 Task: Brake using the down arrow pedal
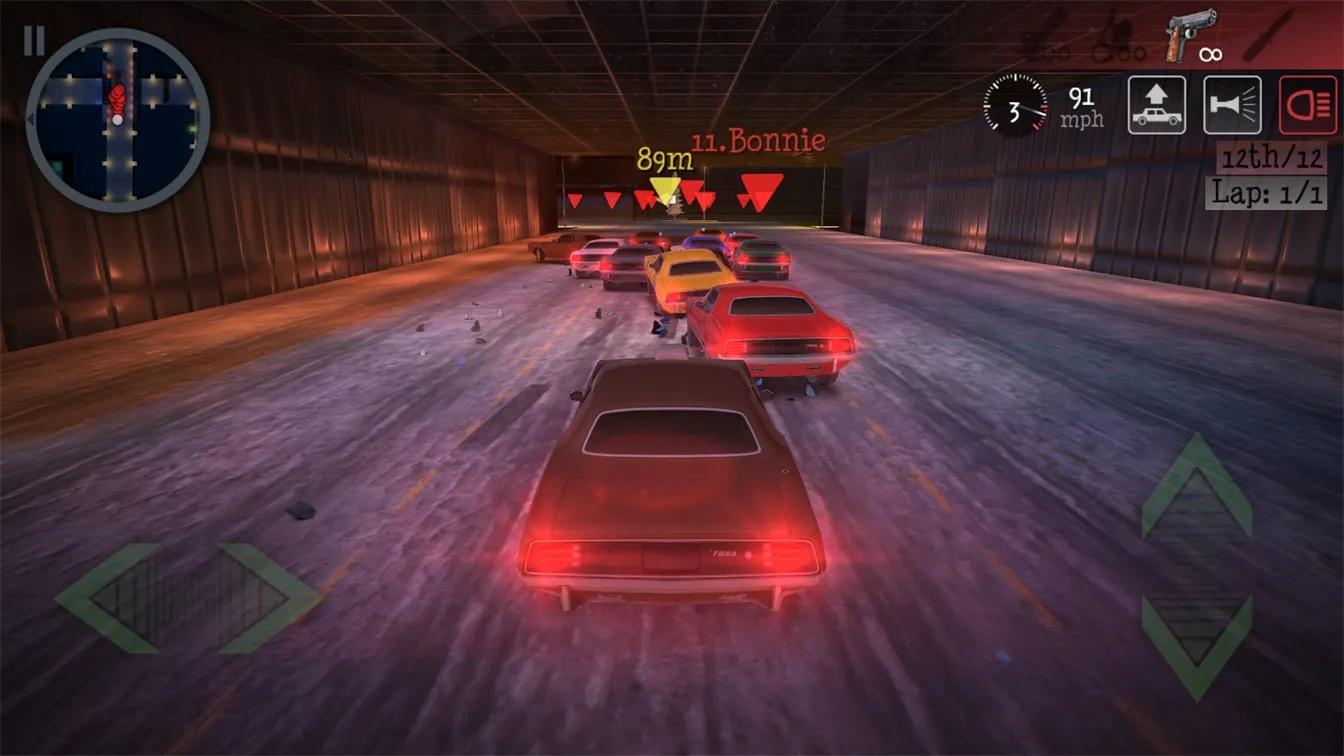pyautogui.click(x=1197, y=645)
